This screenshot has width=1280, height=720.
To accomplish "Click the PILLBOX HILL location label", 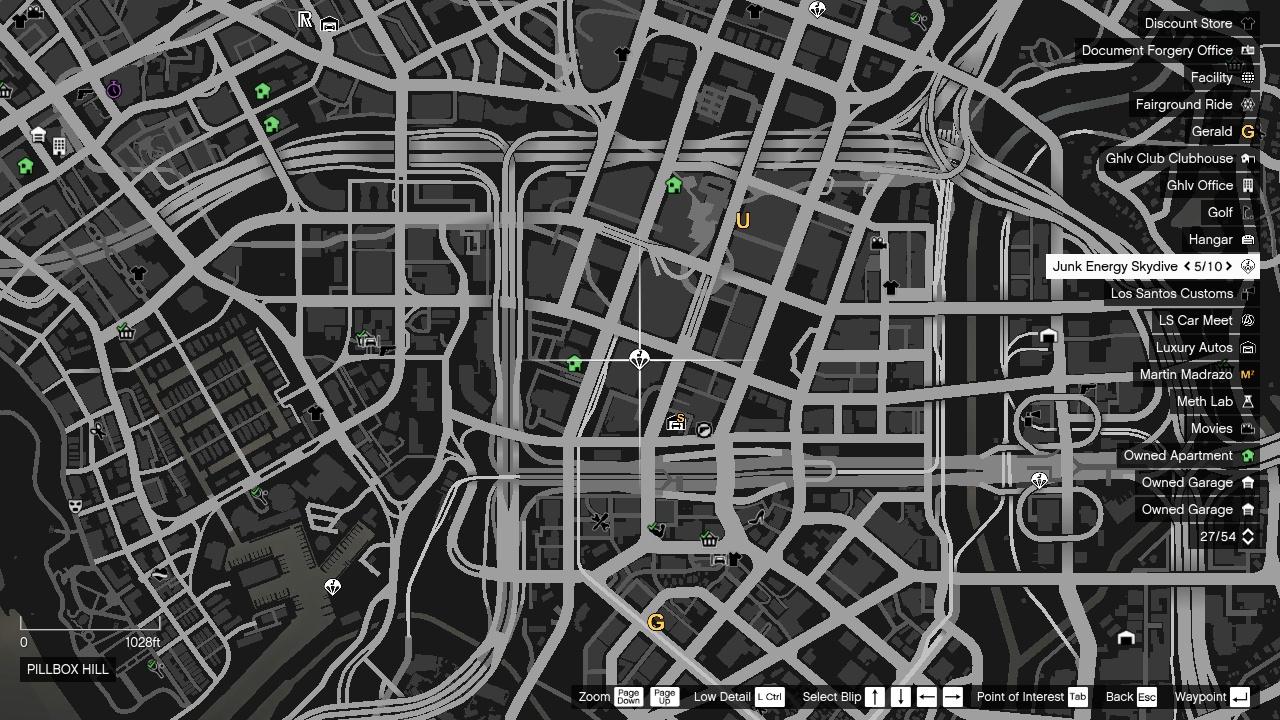I will [66, 670].
